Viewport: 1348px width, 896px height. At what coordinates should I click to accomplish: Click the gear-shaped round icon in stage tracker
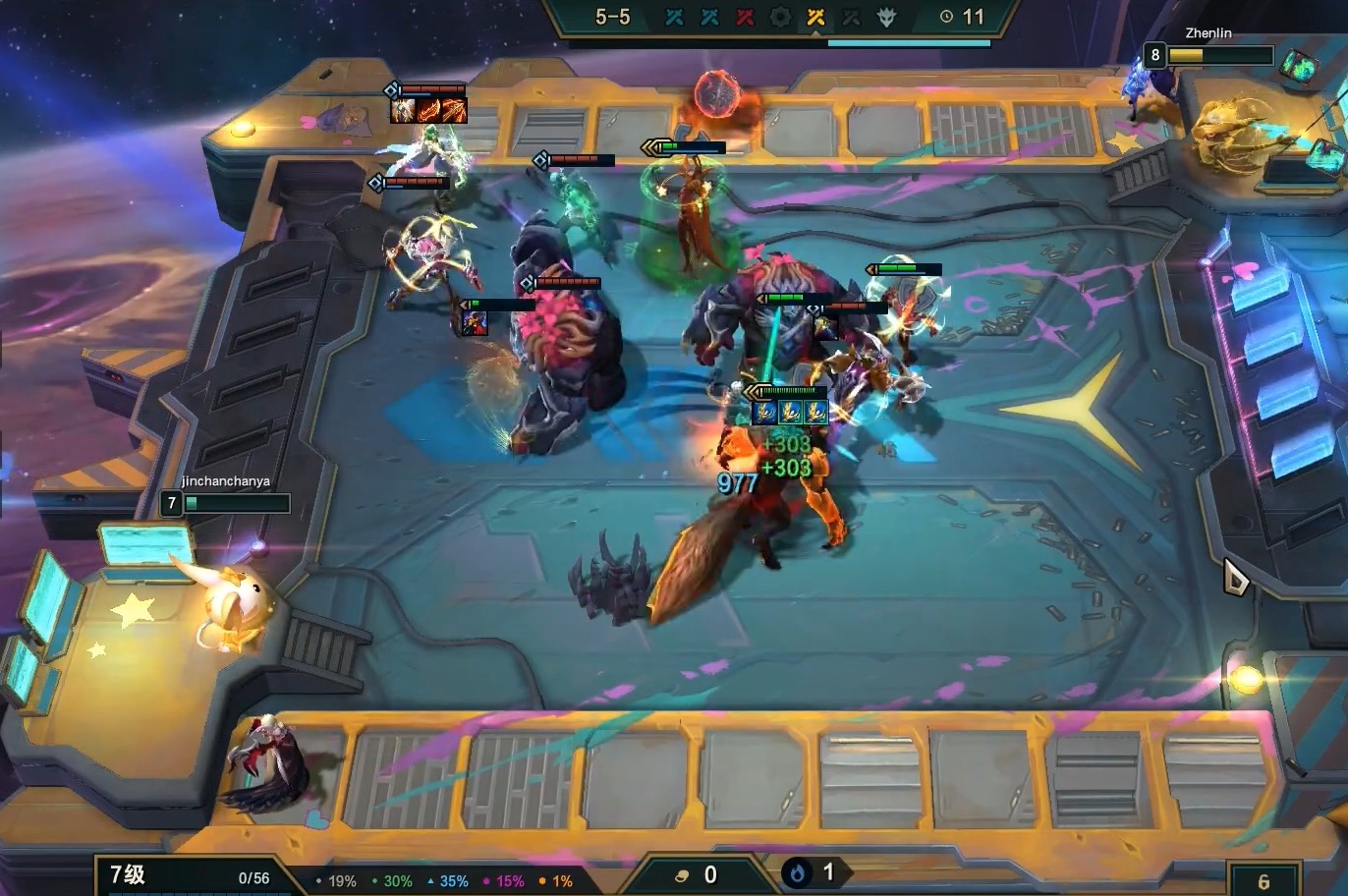point(780,17)
